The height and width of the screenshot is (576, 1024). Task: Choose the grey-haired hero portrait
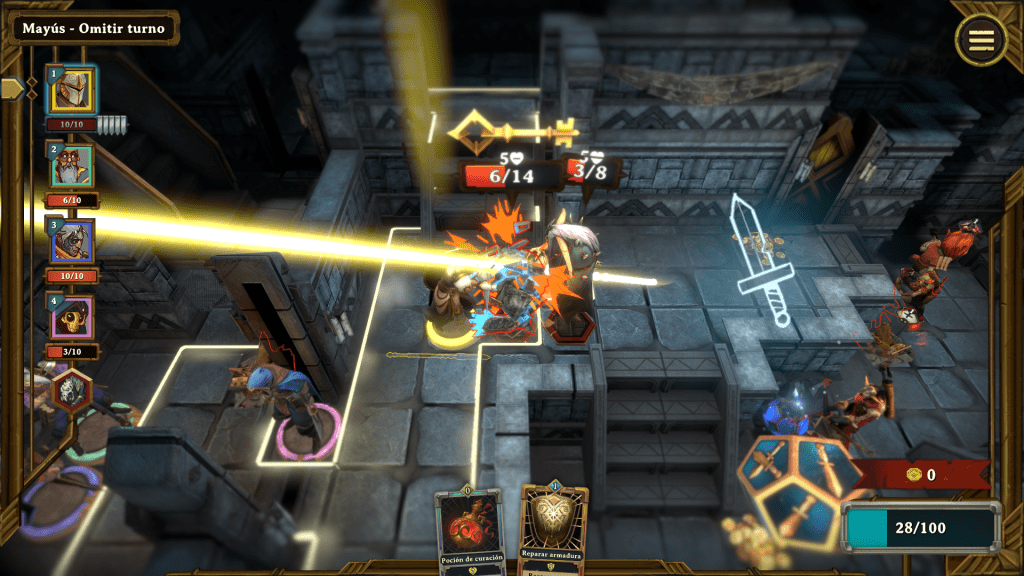point(72,242)
